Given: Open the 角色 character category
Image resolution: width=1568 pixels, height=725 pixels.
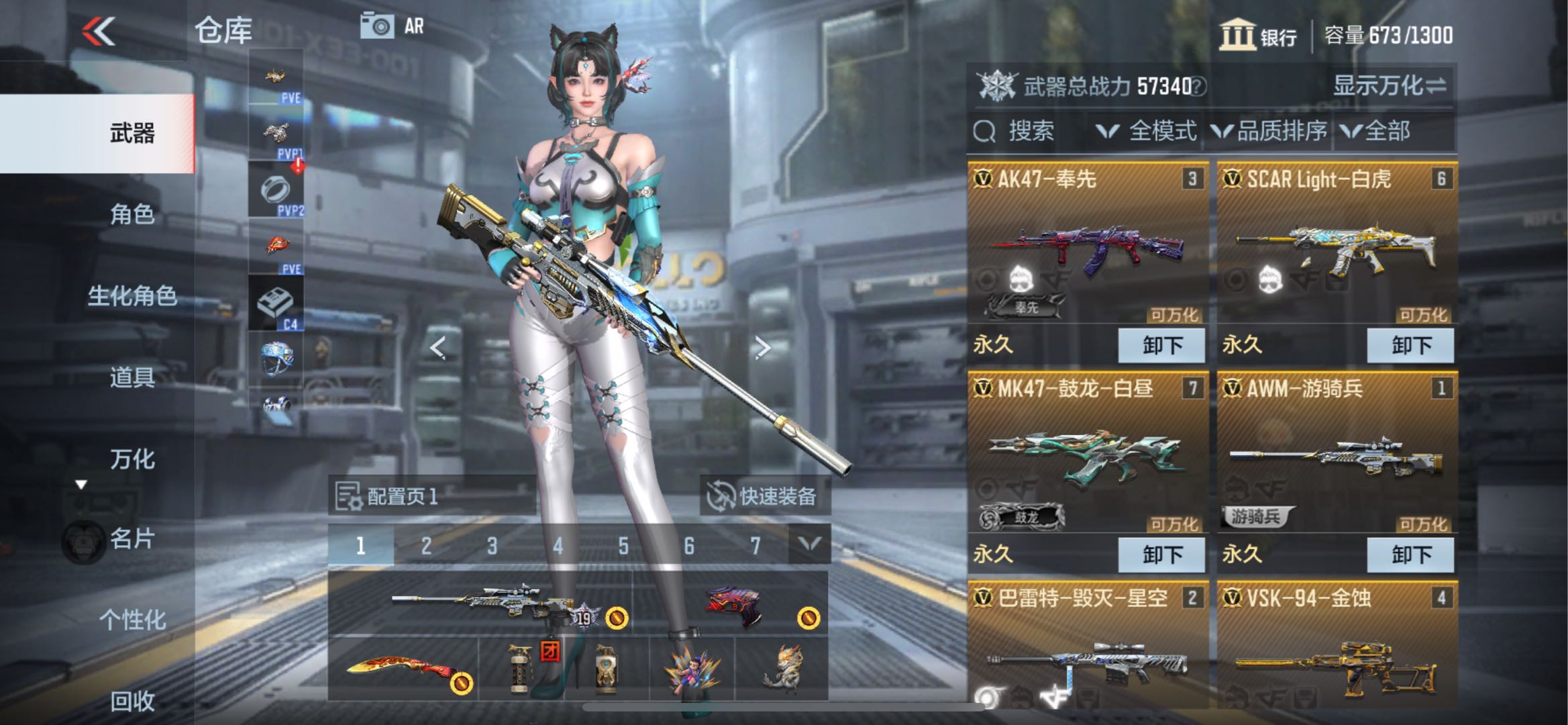Looking at the screenshot, I should [132, 215].
